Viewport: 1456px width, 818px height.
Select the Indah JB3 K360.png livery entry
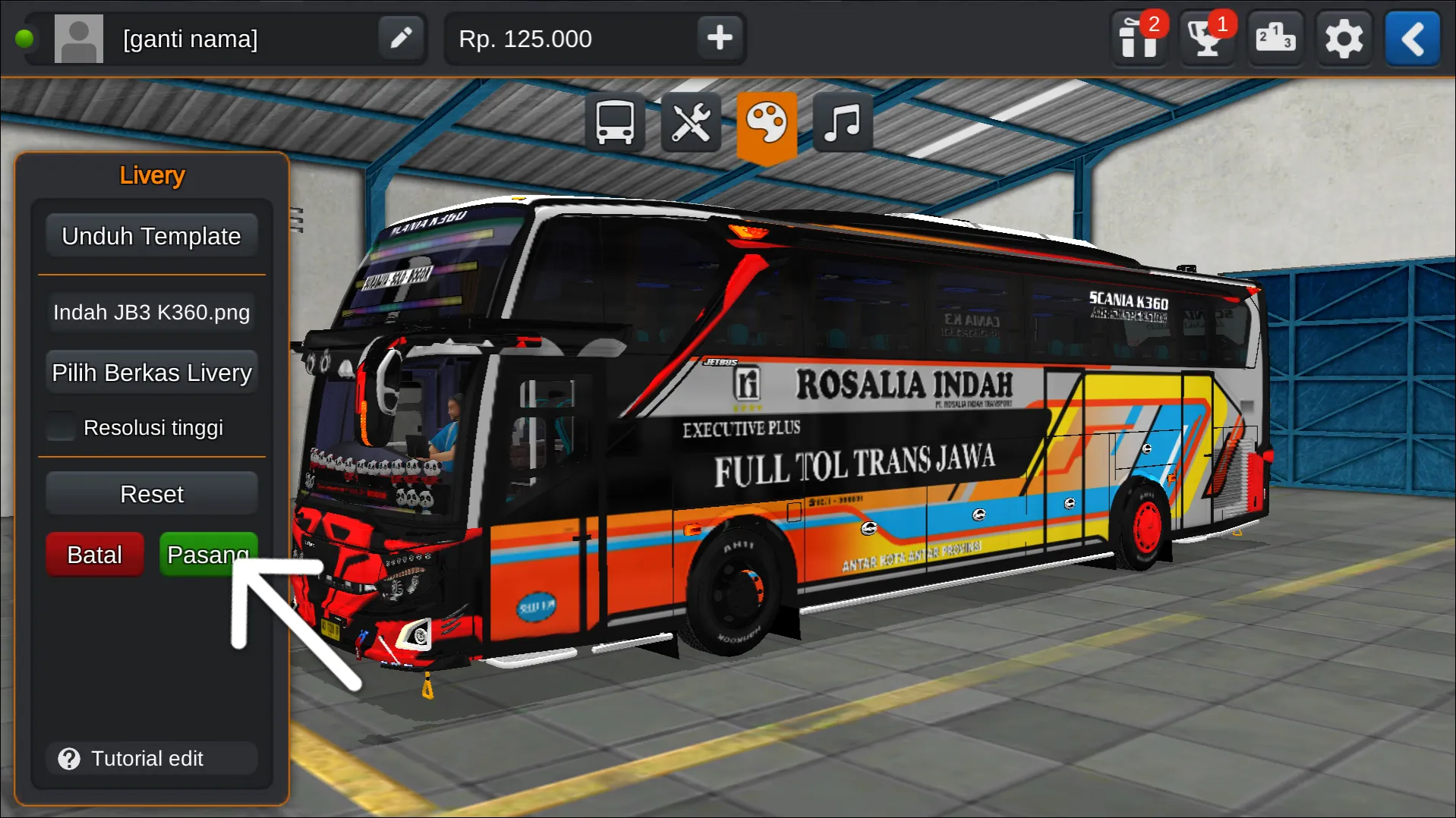click(x=151, y=312)
